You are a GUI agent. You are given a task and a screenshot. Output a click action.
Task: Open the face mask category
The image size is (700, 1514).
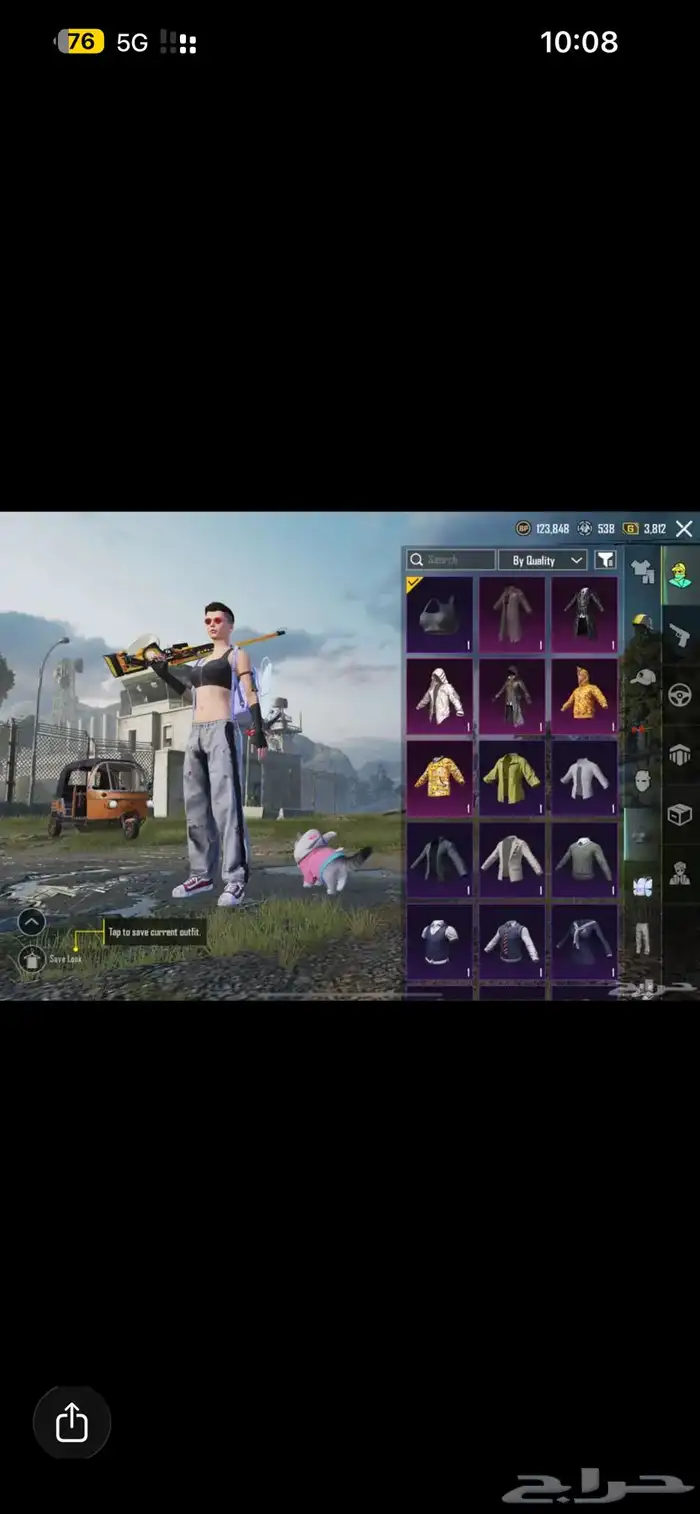(642, 780)
